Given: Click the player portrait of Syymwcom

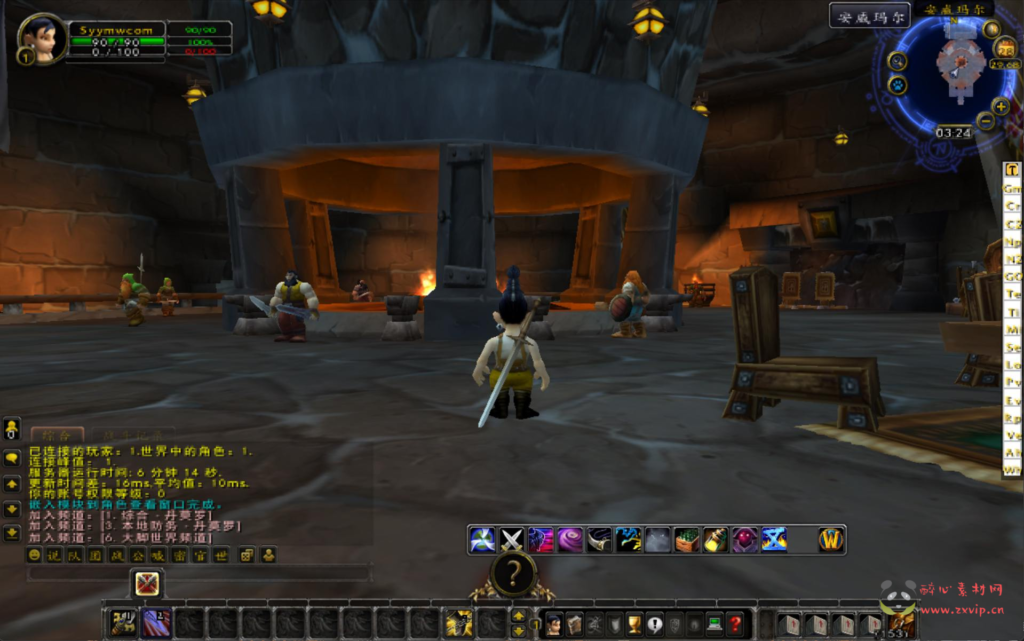Looking at the screenshot, I should pyautogui.click(x=42, y=40).
